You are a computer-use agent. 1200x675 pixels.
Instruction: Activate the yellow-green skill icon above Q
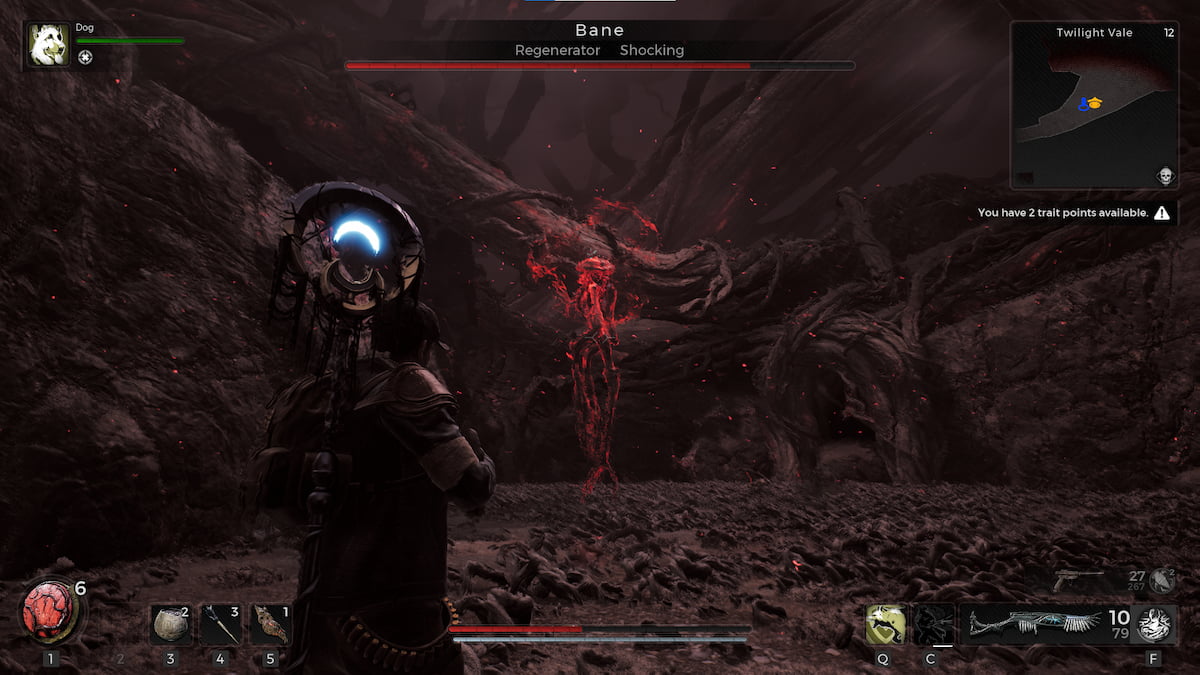pyautogui.click(x=886, y=624)
